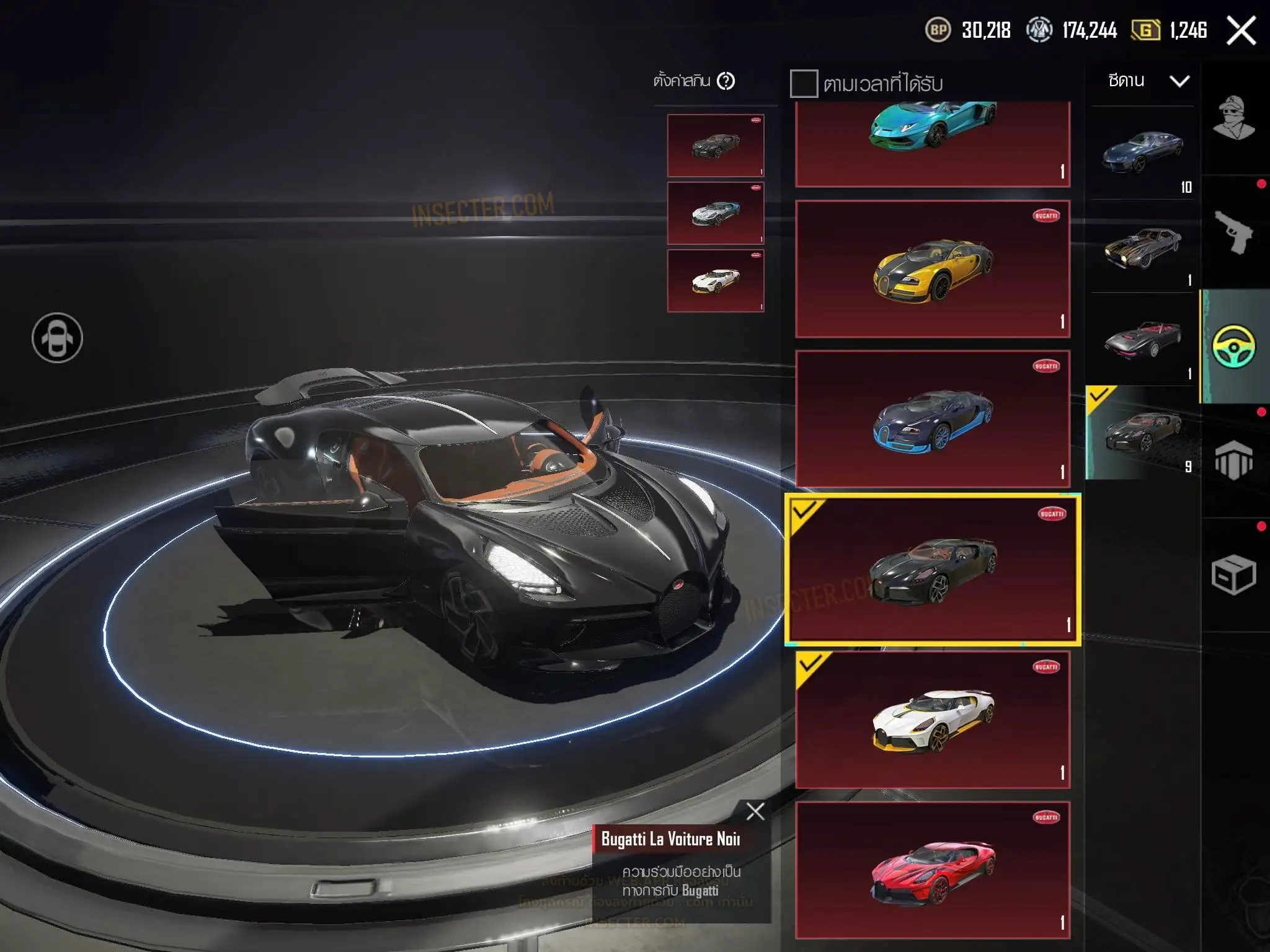1270x952 pixels.
Task: Toggle the car doors view button
Action: tap(57, 338)
